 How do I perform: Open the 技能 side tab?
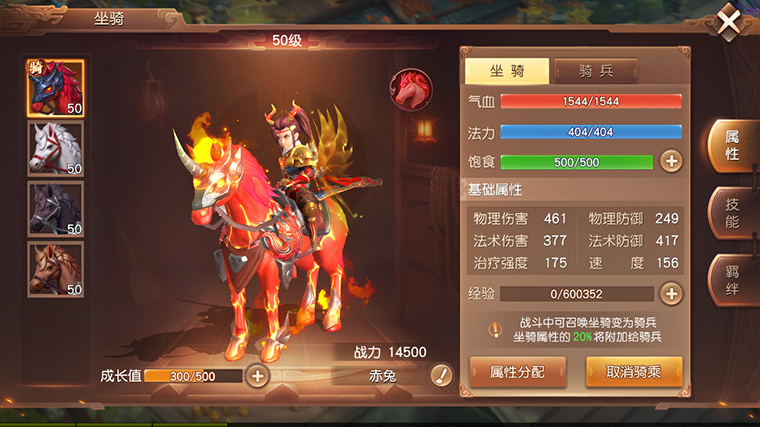coord(731,212)
